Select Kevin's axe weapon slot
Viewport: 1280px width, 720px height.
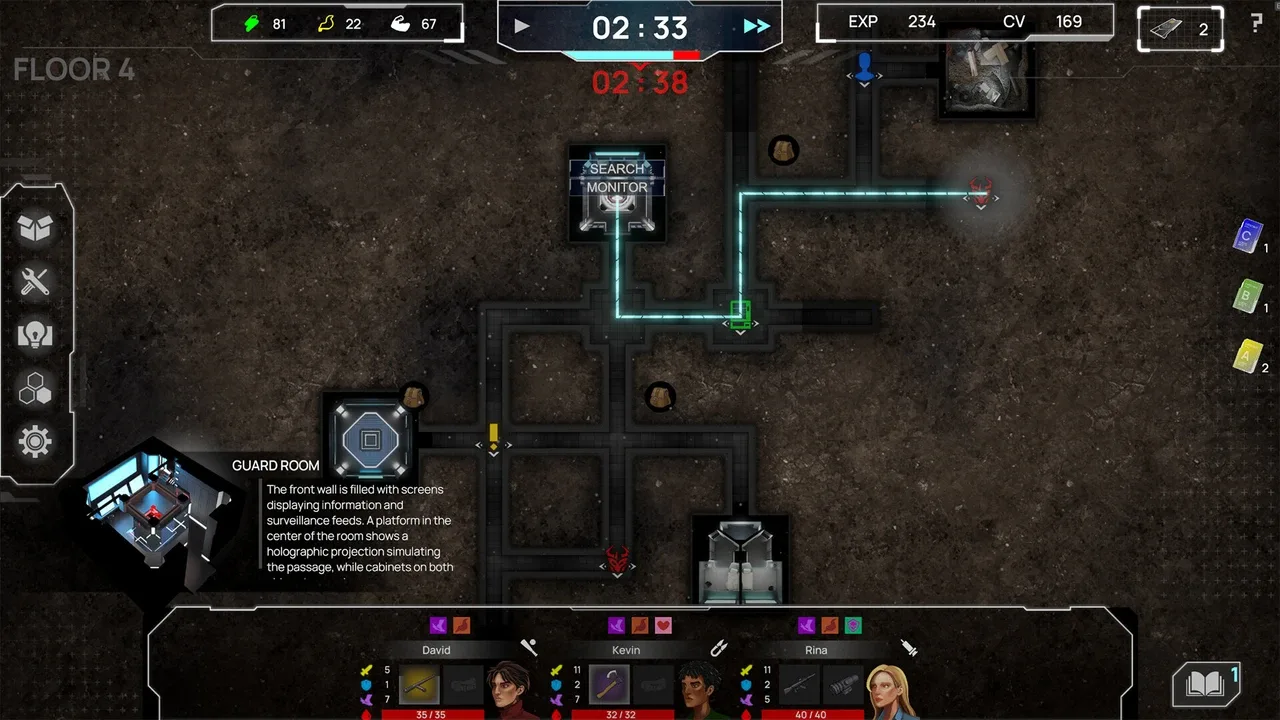608,685
